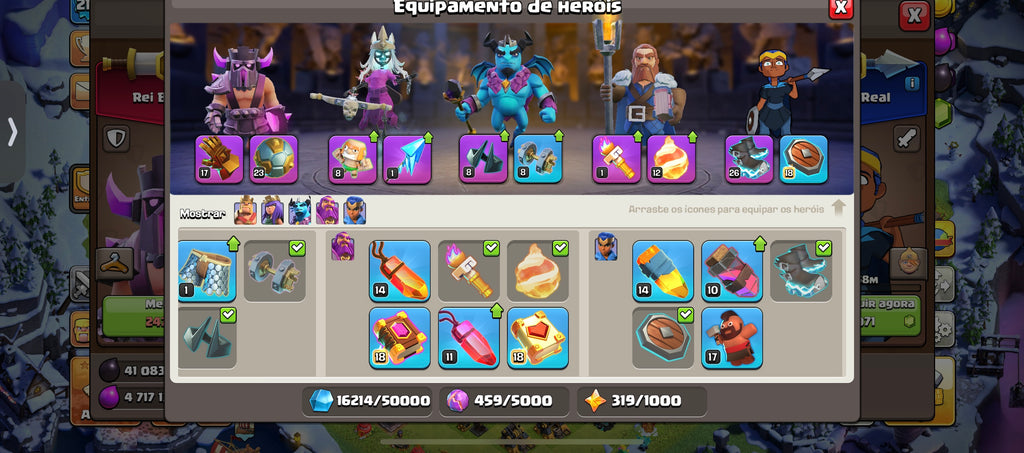Select the equipped gauntlet with level 17
This screenshot has width=1024, height=453.
click(220, 159)
